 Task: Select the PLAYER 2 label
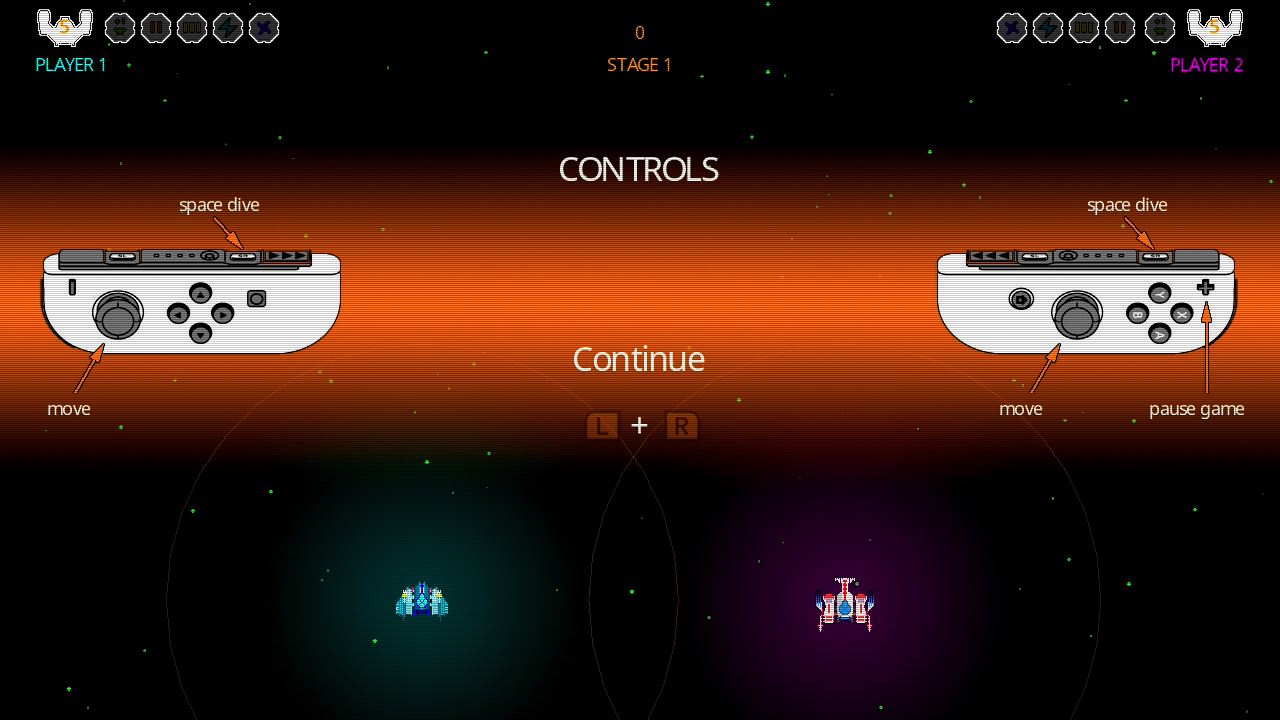coord(1207,65)
